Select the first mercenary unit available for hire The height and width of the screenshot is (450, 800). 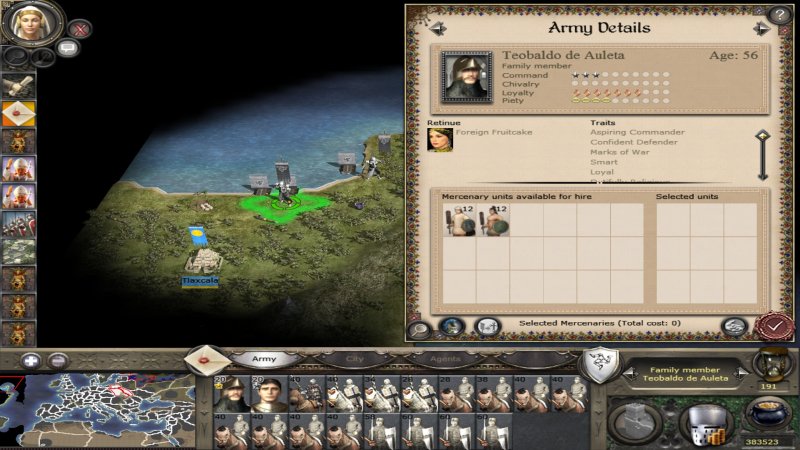(459, 221)
